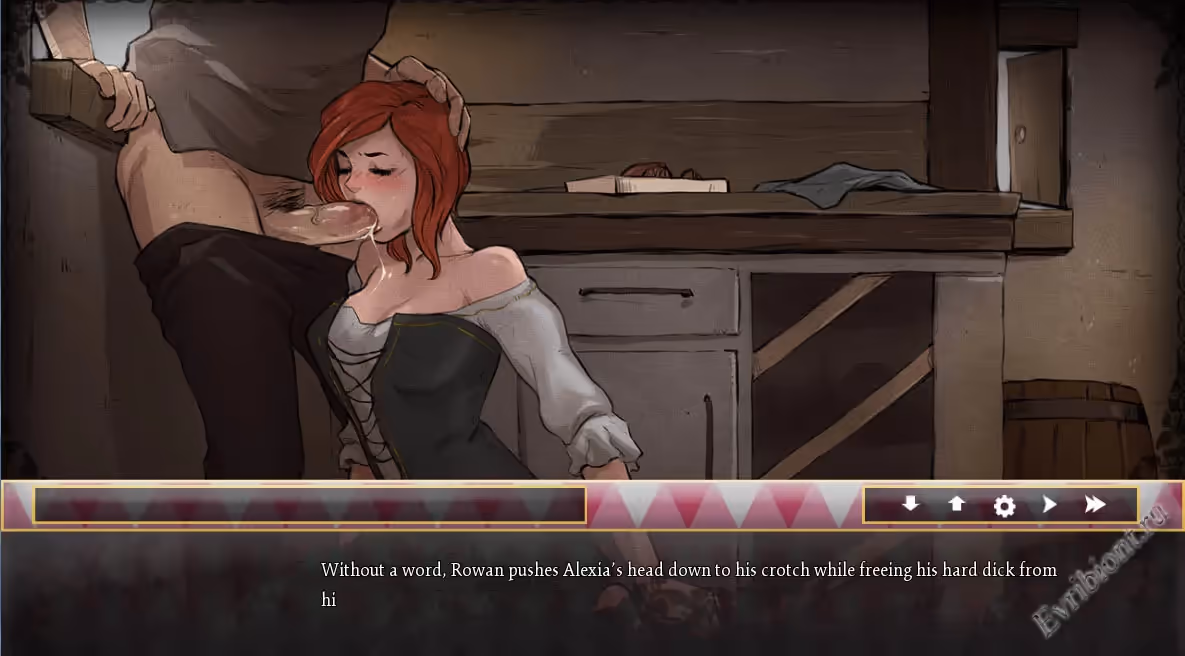The width and height of the screenshot is (1185, 656).
Task: Activate the double-arrow fast-forward skip button
Action: click(1095, 505)
